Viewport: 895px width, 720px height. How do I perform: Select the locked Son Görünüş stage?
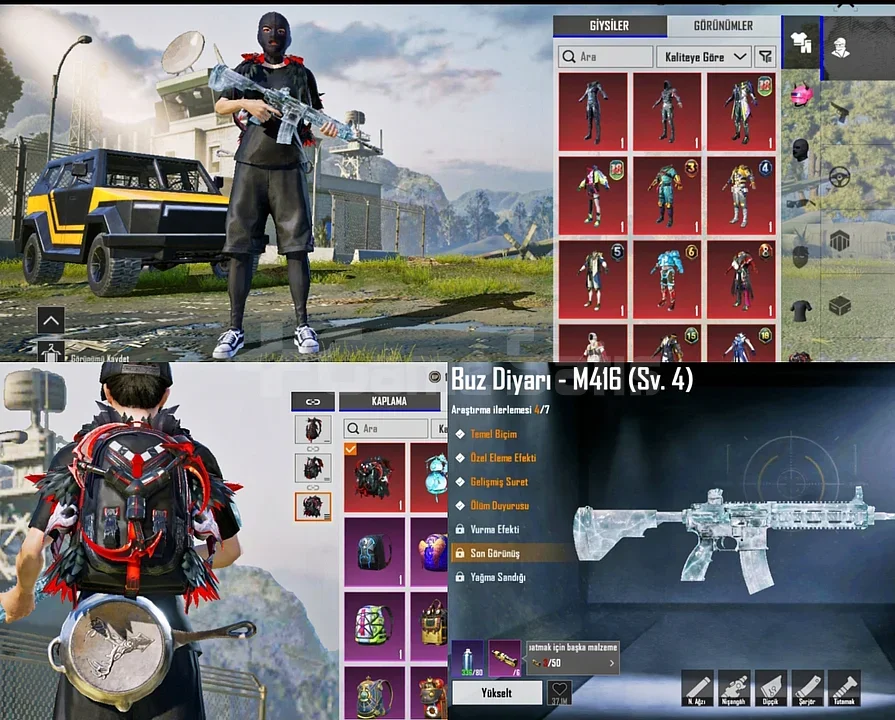tap(512, 553)
